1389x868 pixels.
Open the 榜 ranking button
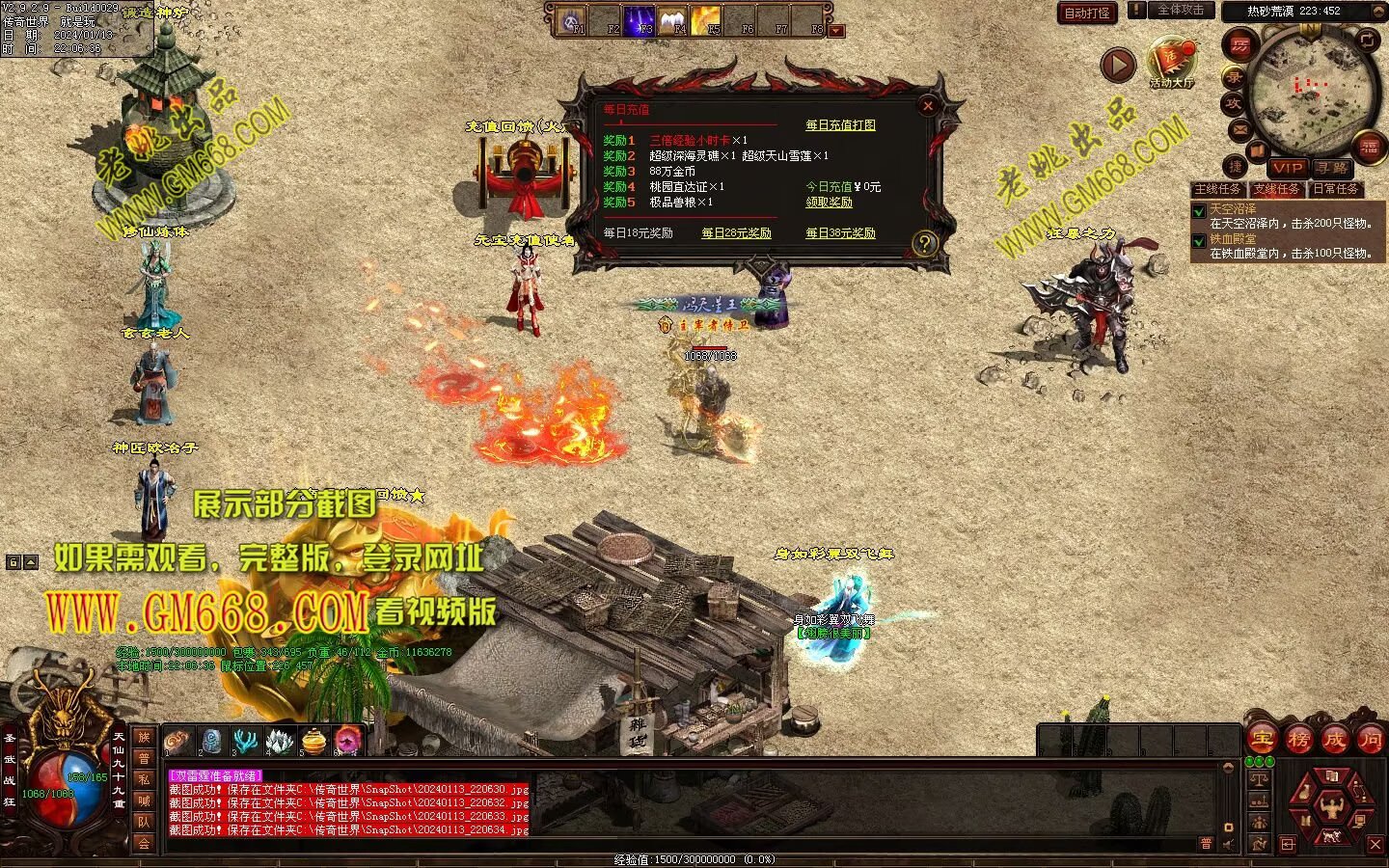coord(1298,740)
